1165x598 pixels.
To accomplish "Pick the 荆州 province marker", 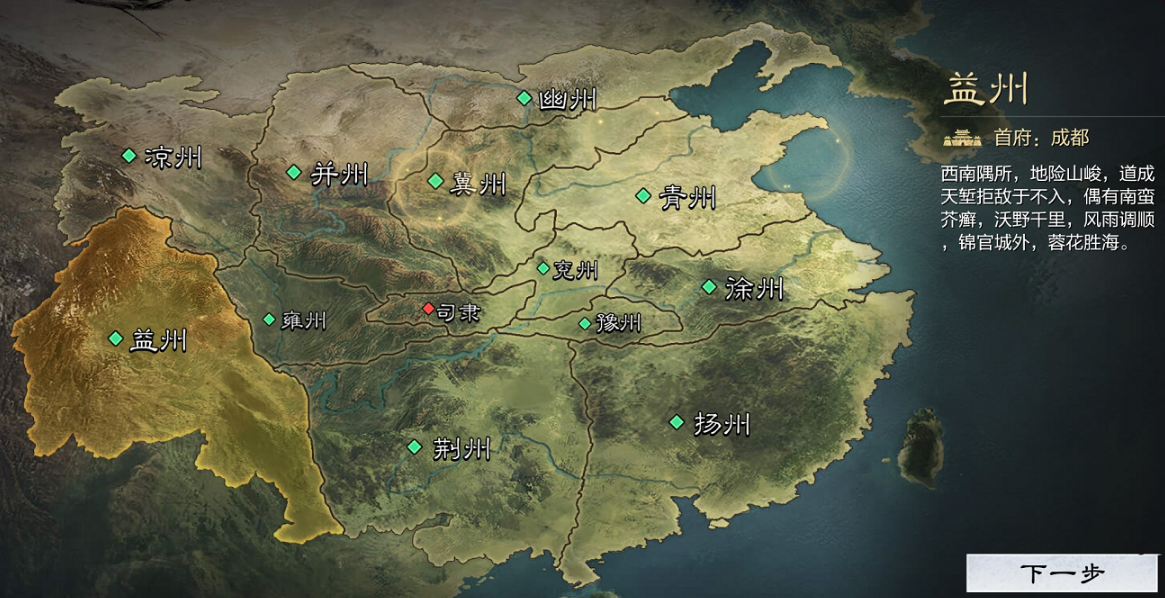I will [x=414, y=447].
